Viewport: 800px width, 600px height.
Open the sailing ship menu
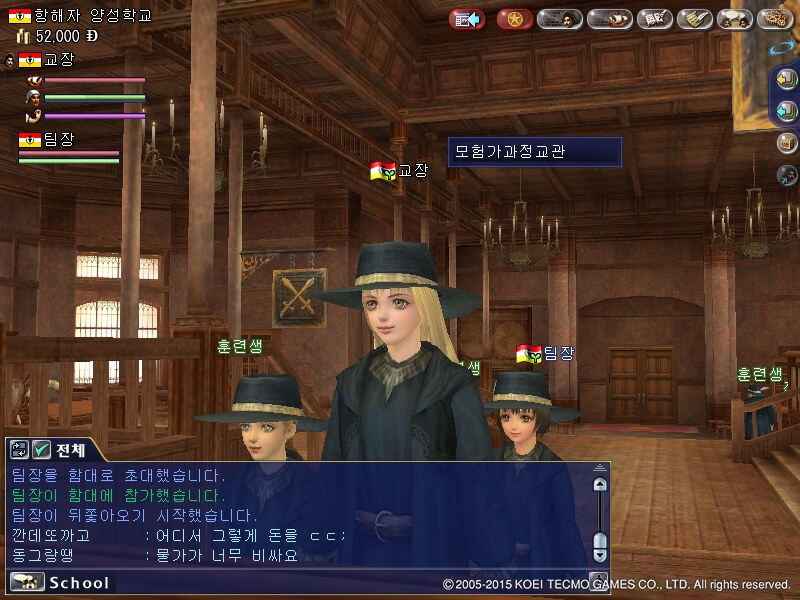[608, 19]
